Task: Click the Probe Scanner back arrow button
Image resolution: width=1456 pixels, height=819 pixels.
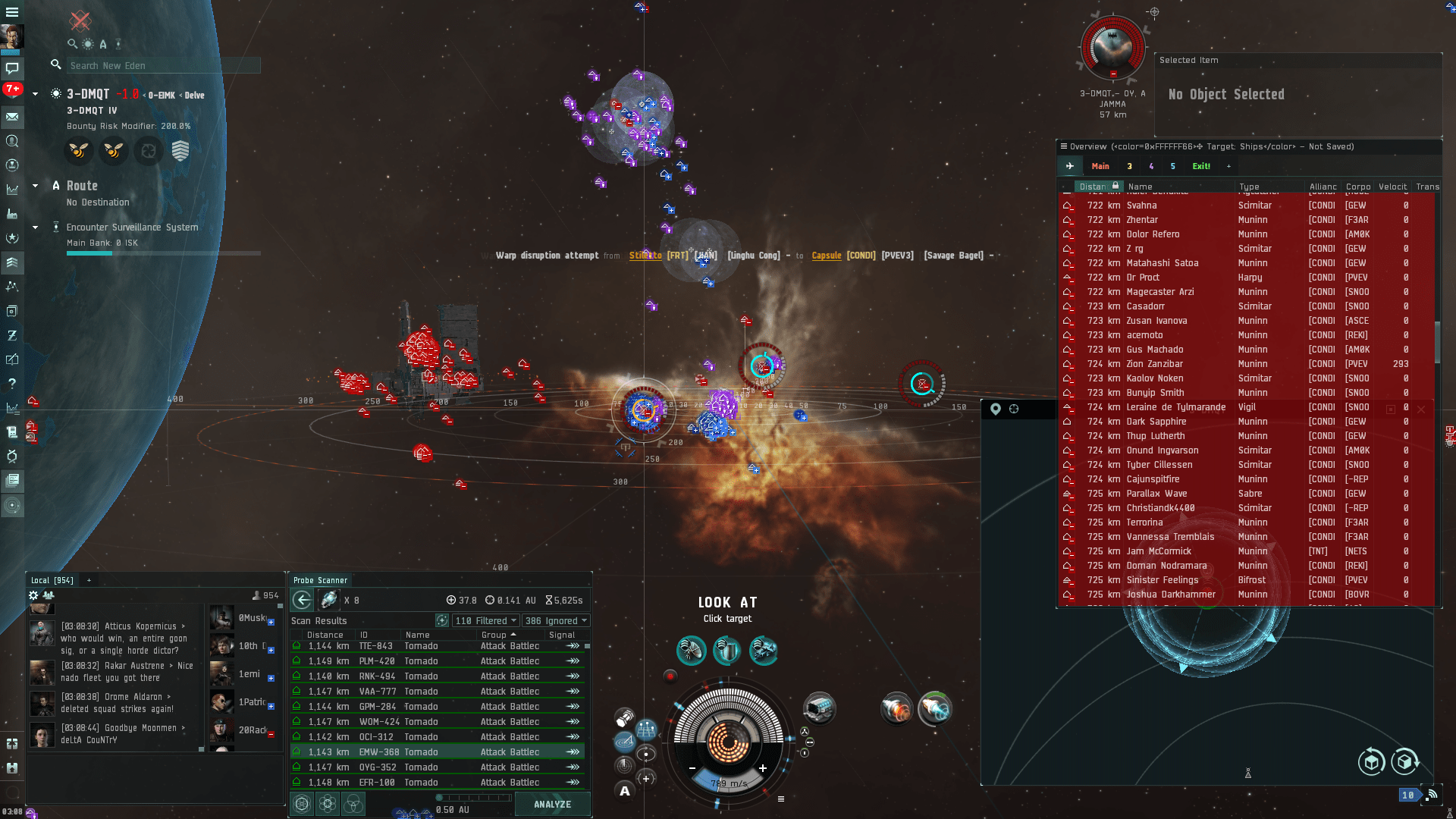Action: point(302,601)
